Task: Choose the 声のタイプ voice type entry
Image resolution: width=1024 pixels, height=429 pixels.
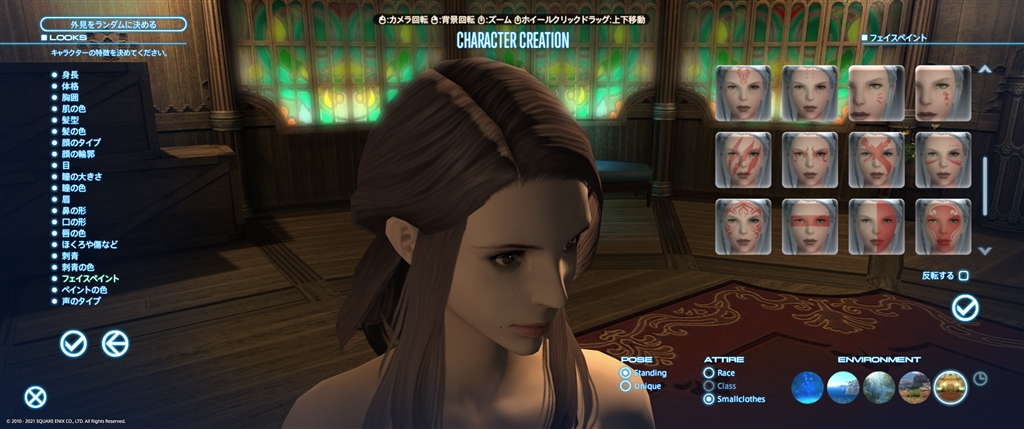Action: tap(79, 300)
